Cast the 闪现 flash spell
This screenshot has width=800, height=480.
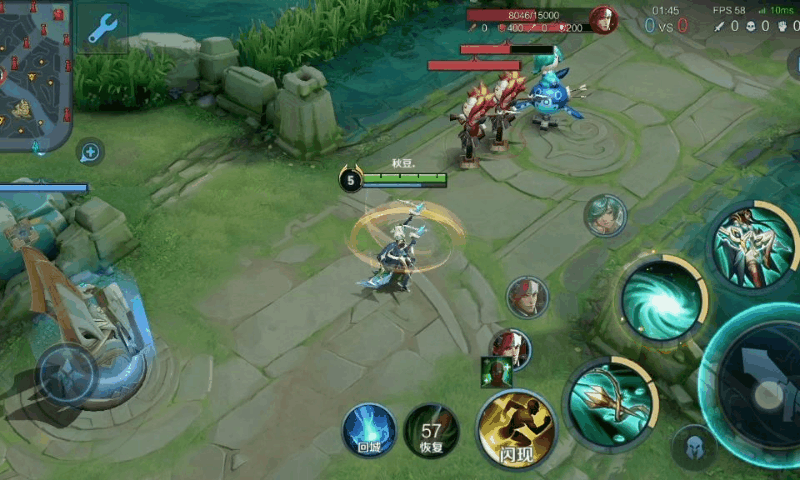514,430
